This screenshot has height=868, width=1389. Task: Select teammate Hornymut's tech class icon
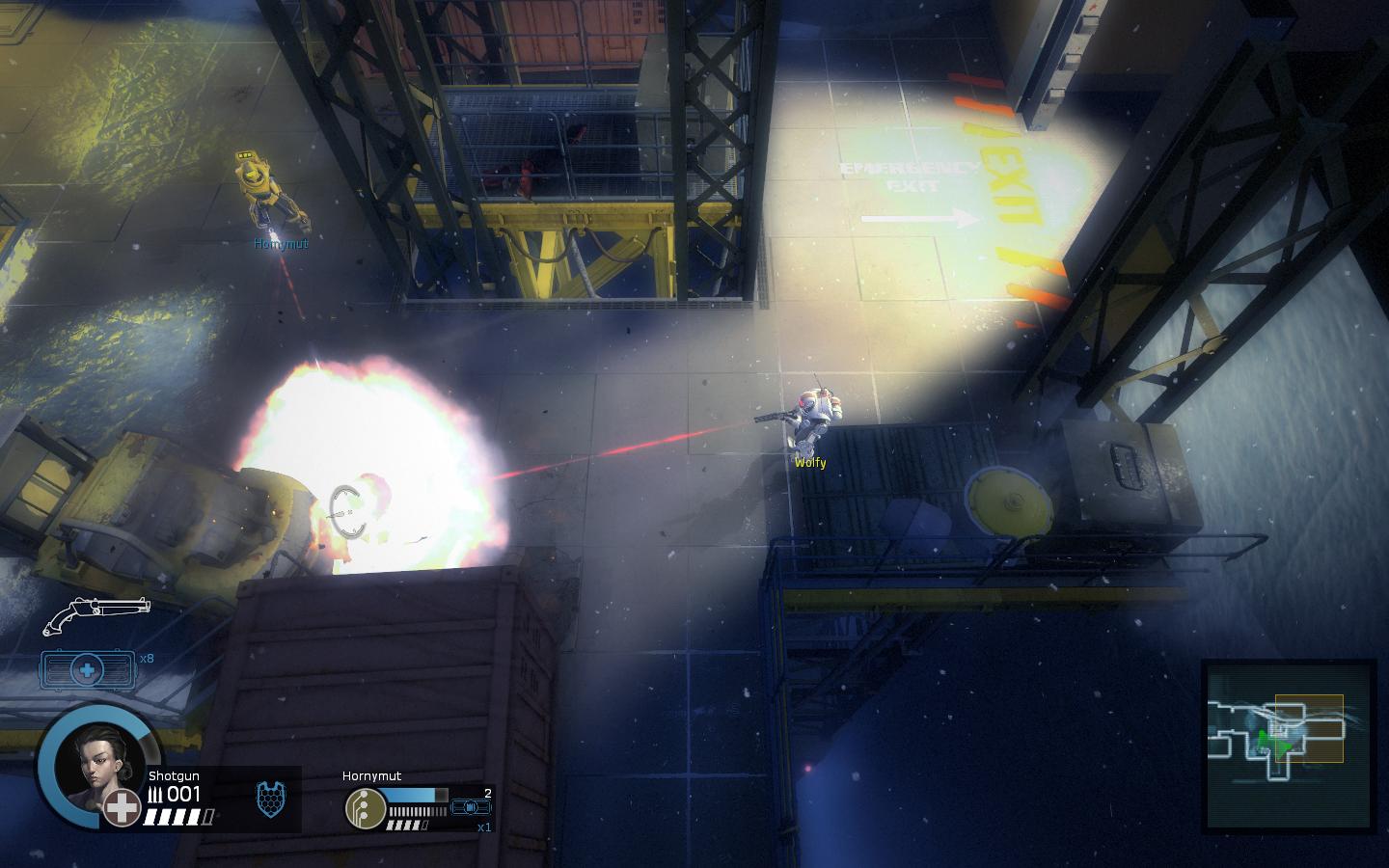(365, 807)
